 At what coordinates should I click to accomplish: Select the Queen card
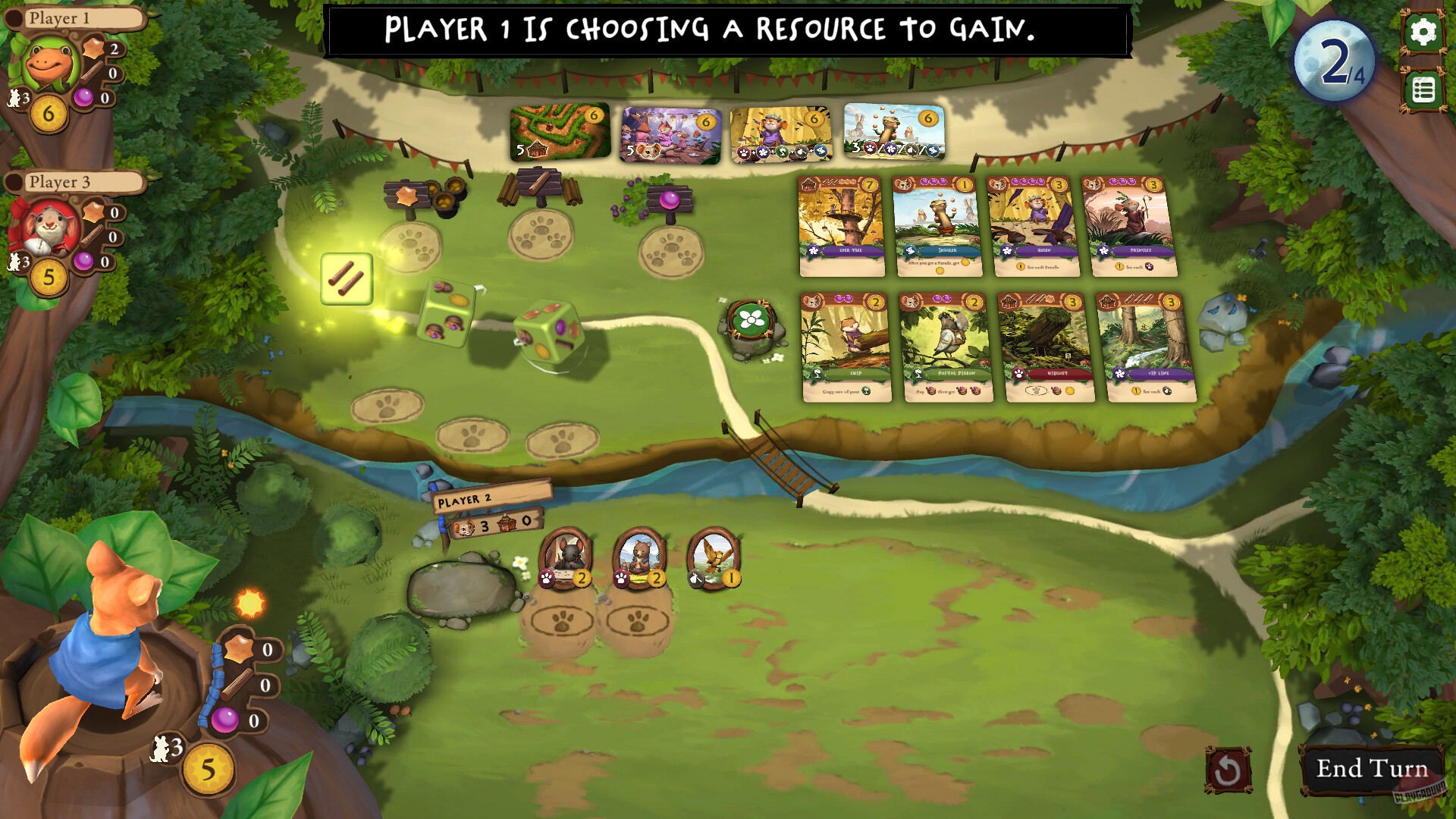pyautogui.click(x=1034, y=225)
